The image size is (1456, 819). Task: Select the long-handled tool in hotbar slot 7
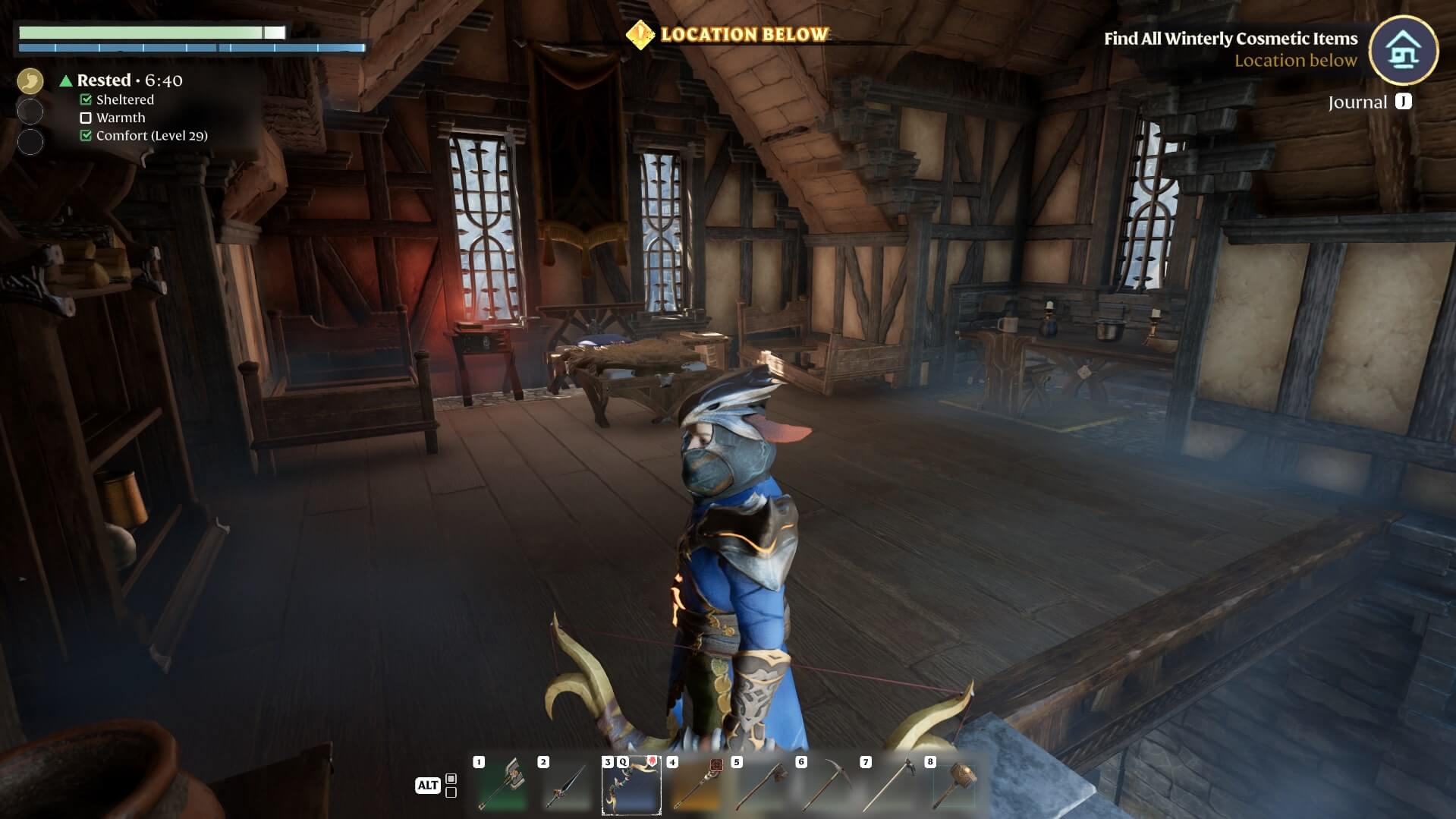coord(889,786)
